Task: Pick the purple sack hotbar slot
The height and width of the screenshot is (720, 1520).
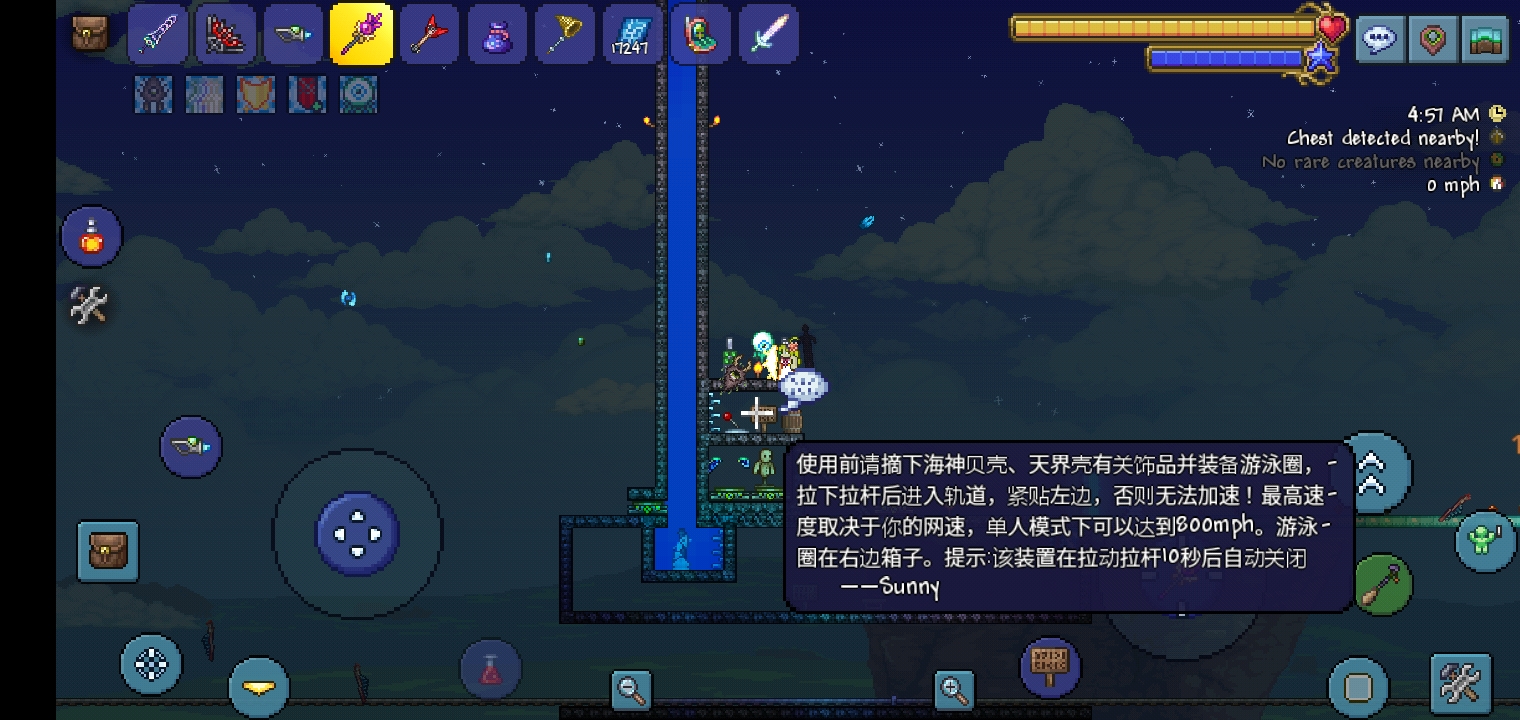Action: coord(497,35)
